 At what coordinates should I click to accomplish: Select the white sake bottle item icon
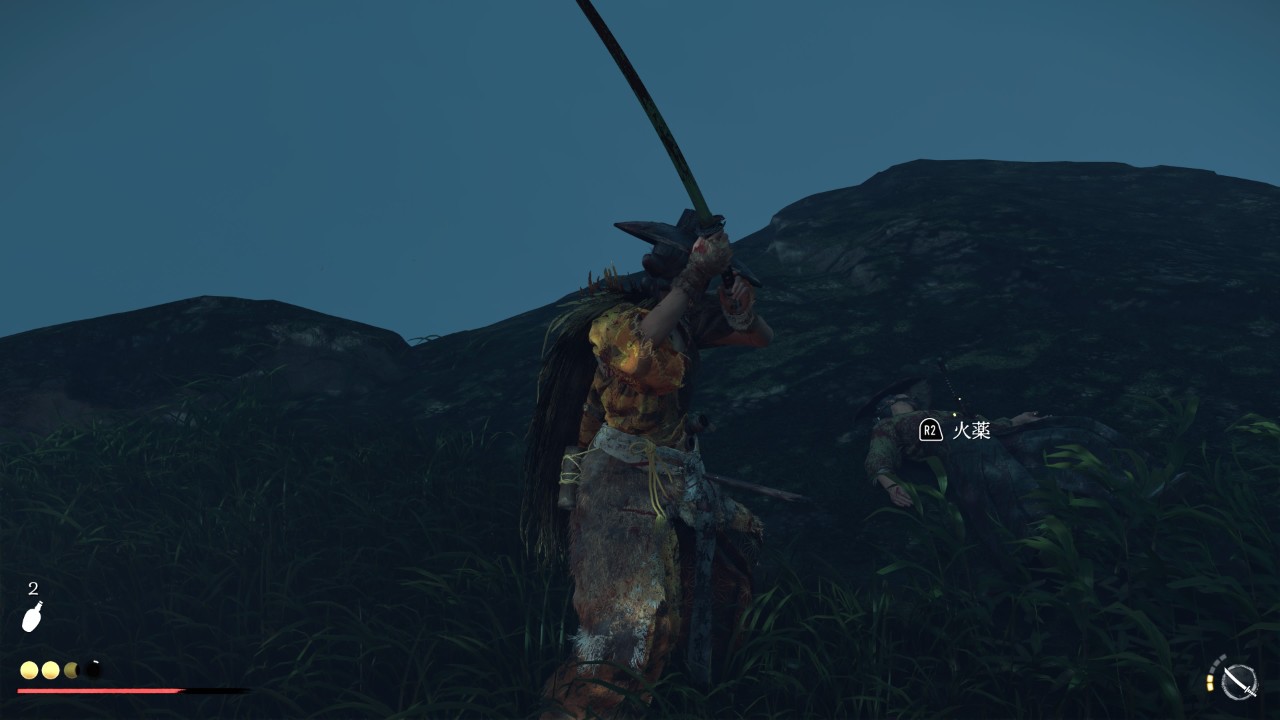click(33, 616)
